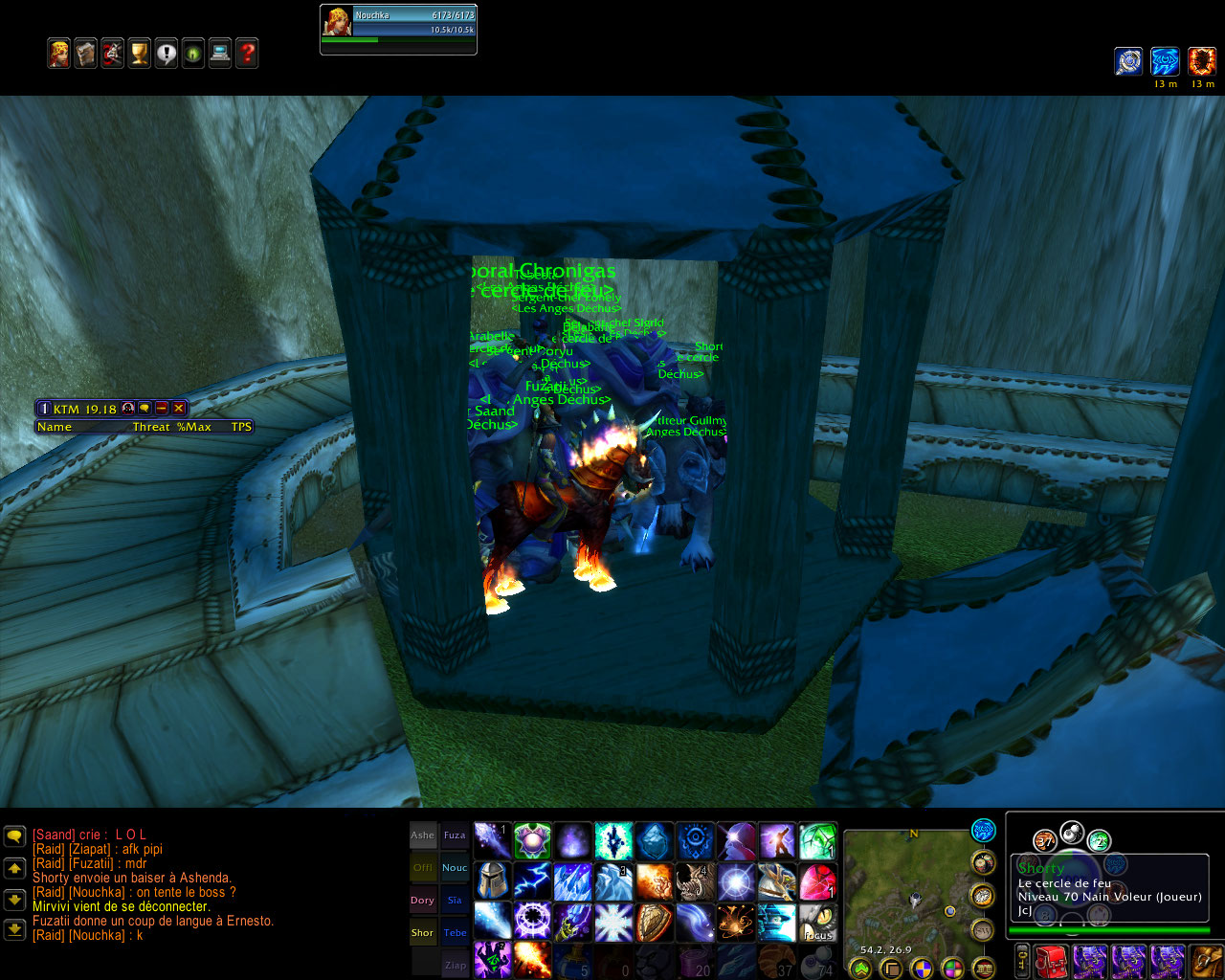Open the achievements trophy cup button

coord(140,54)
